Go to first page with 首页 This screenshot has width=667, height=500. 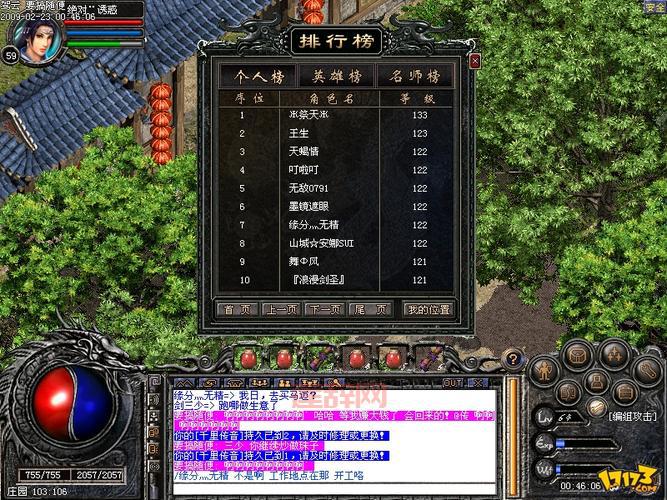point(236,310)
